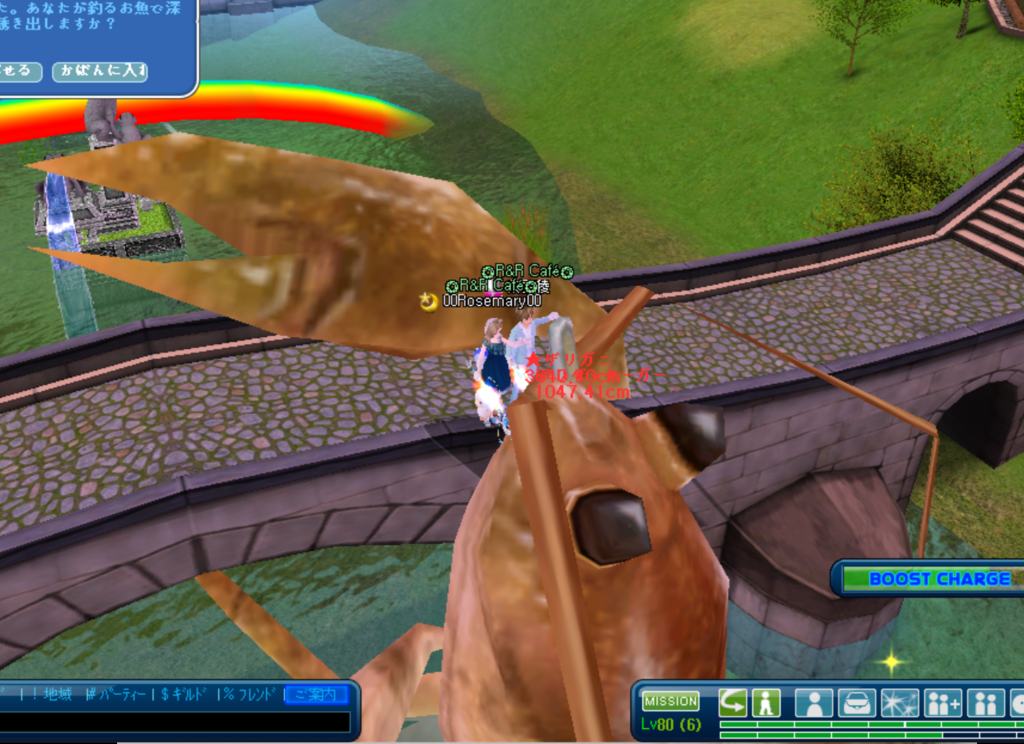Focus the black chat input box
The height and width of the screenshot is (744, 1024).
pos(175,721)
